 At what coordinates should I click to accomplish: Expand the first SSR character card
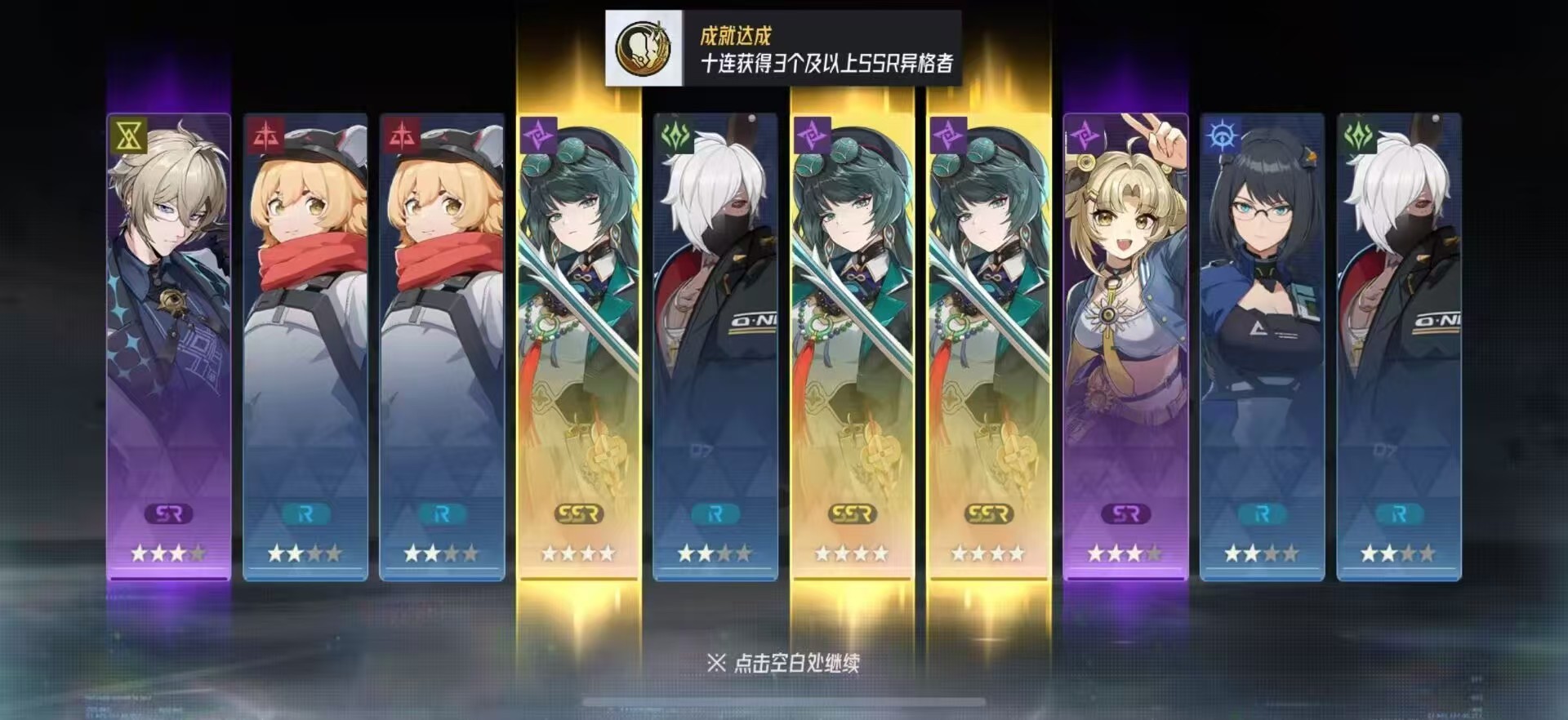pyautogui.click(x=577, y=327)
